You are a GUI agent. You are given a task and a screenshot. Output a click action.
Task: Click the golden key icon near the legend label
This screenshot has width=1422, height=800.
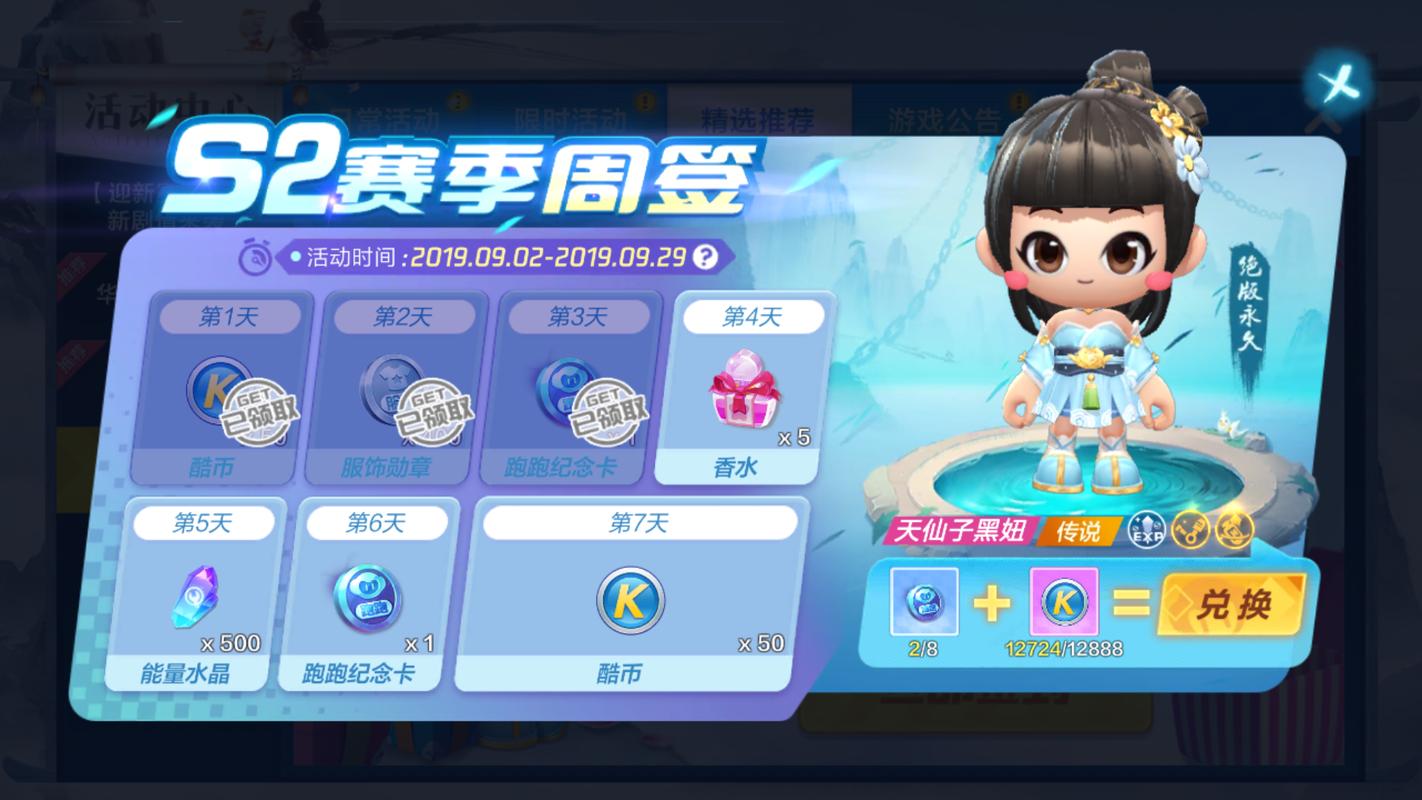(1191, 531)
